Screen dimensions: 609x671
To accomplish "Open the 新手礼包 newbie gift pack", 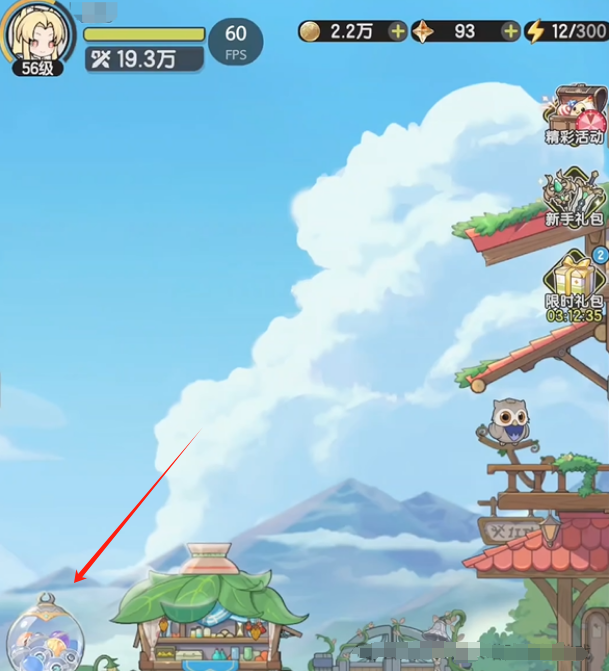I will tap(575, 196).
